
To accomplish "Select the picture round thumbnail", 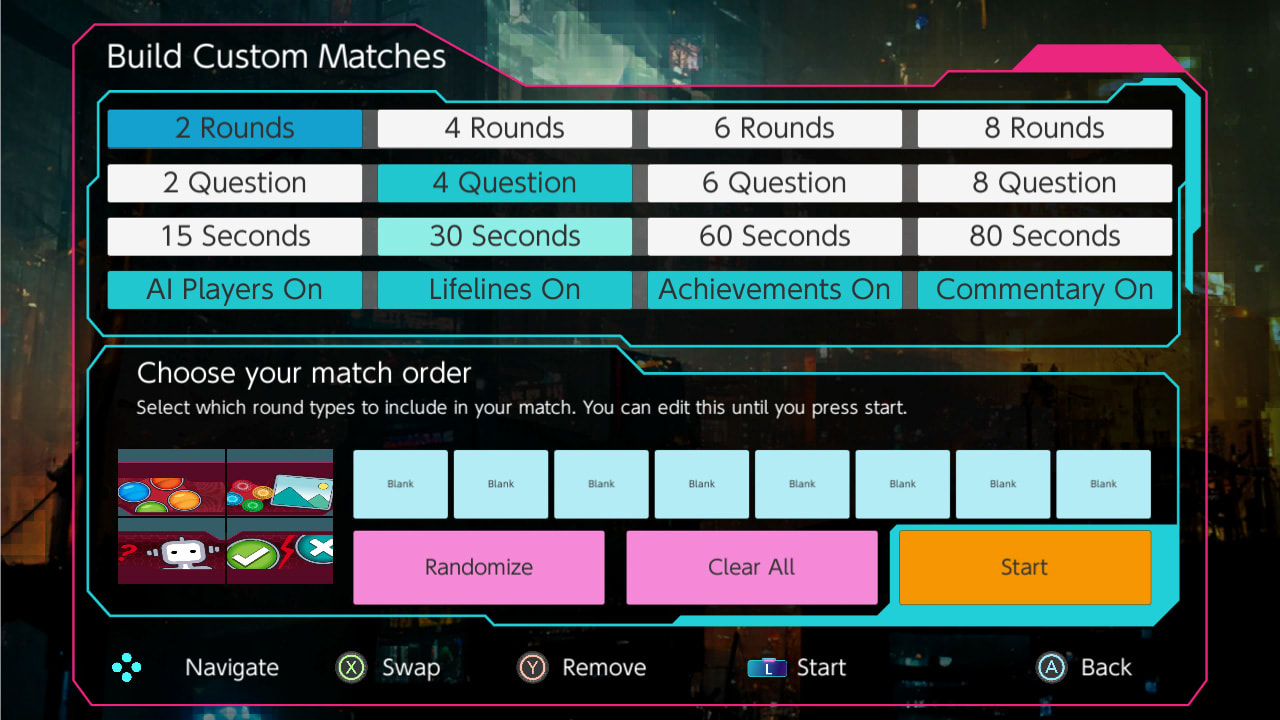I will (280, 484).
